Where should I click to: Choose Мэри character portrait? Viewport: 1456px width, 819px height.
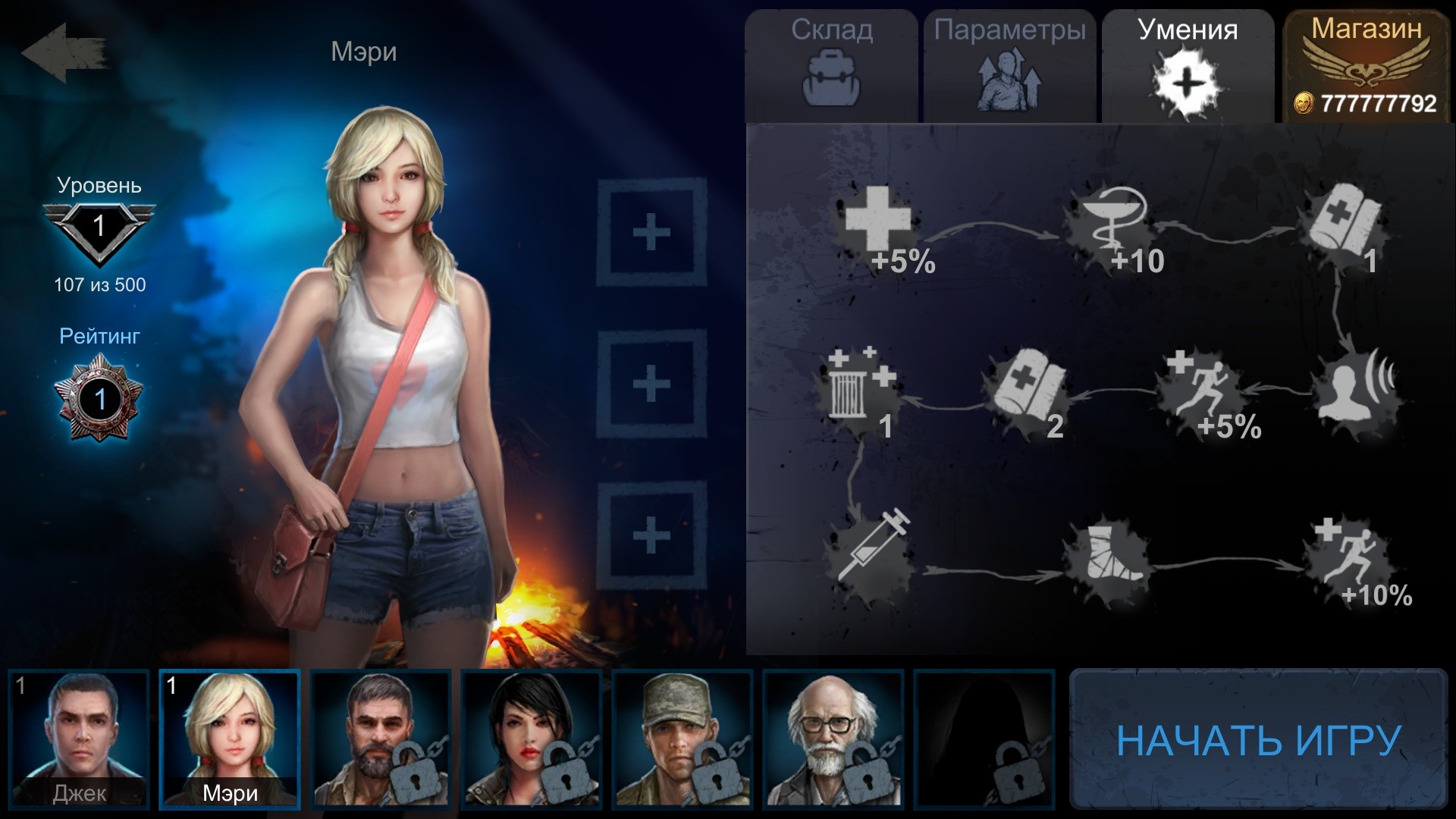[230, 739]
